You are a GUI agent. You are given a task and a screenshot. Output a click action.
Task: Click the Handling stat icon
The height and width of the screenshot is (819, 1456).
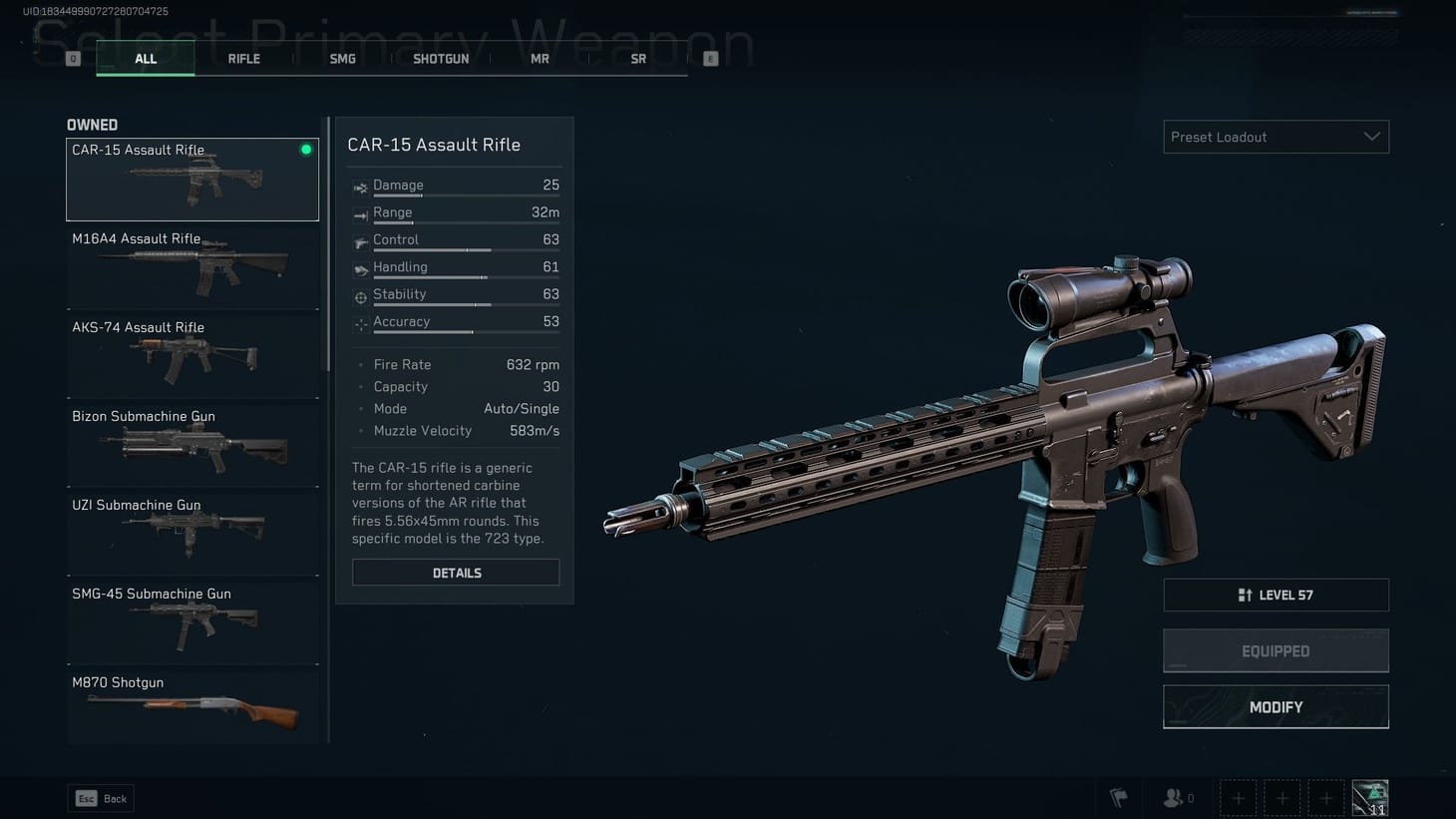[359, 267]
